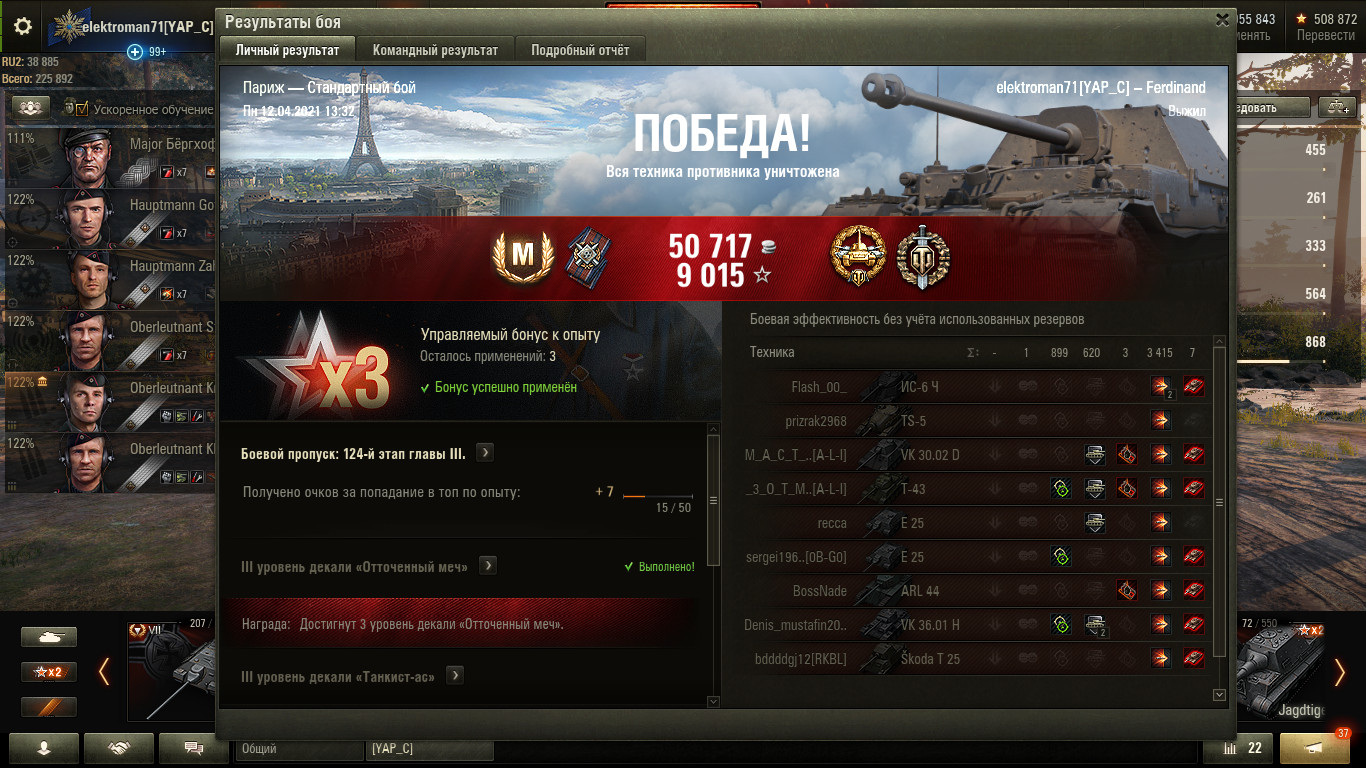This screenshot has height=768, width=1366.
Task: Open the Подробный отчёт tab
Action: pos(580,50)
